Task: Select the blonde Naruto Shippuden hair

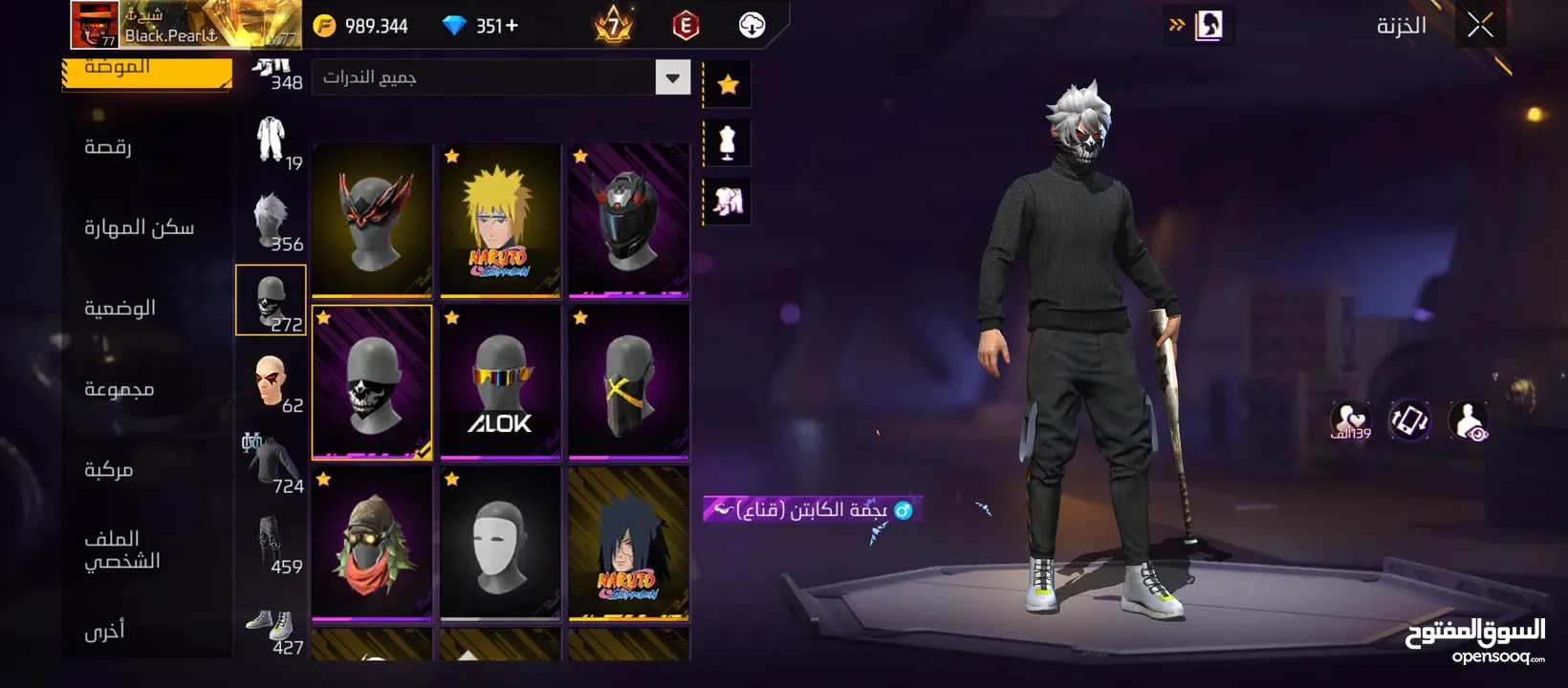Action: pos(500,221)
